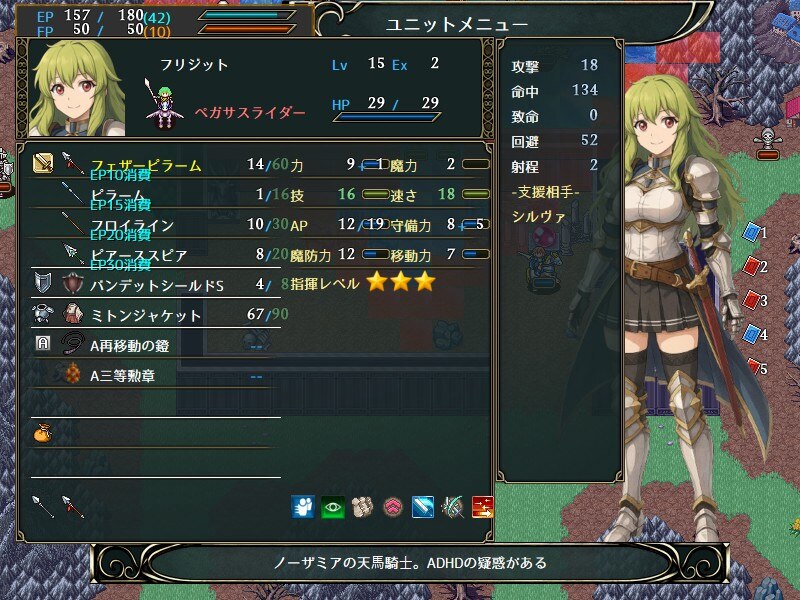Choose the red card numbered 3
Screen dimensions: 800x600
point(752,300)
